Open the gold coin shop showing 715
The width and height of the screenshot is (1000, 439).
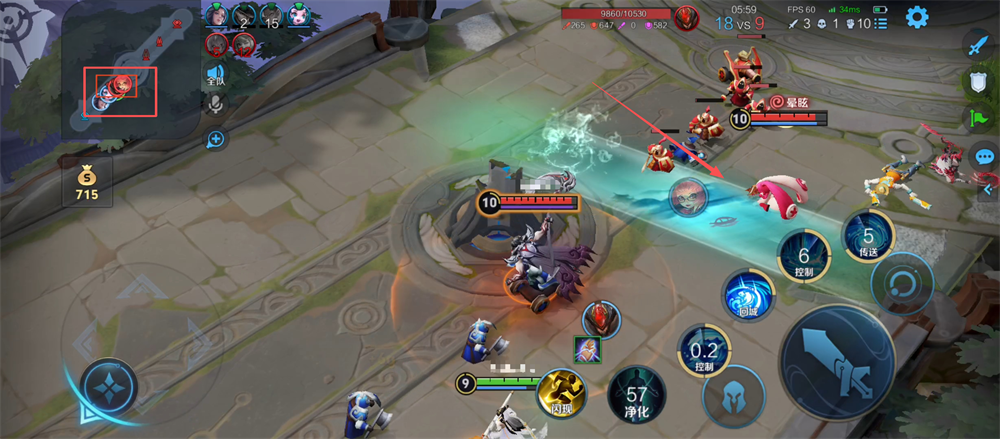tap(86, 180)
